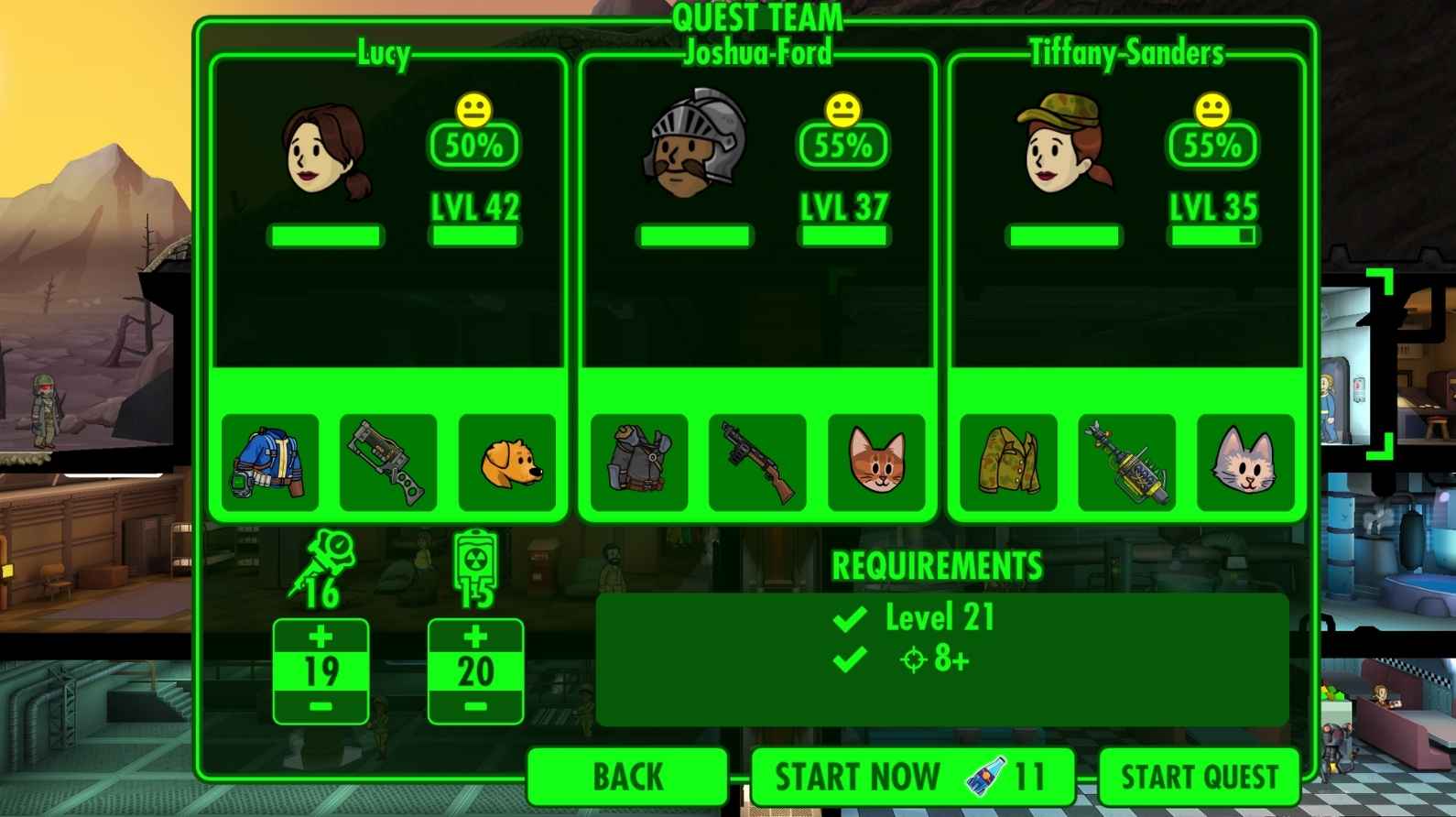Open Joshua Ford's rifle weapon slot
The height and width of the screenshot is (817, 1456).
point(757,463)
